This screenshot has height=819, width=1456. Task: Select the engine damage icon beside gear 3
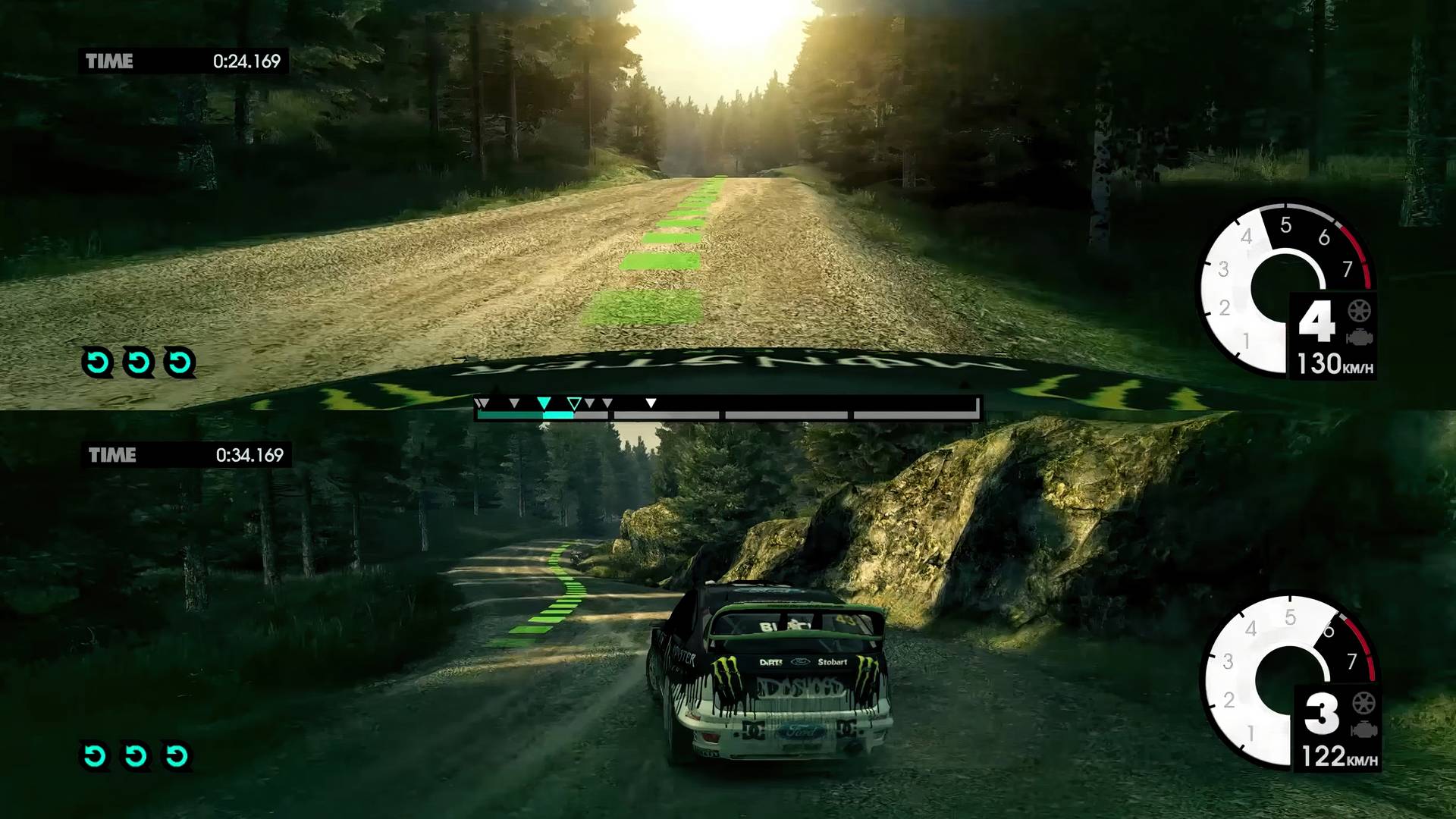pyautogui.click(x=1363, y=730)
